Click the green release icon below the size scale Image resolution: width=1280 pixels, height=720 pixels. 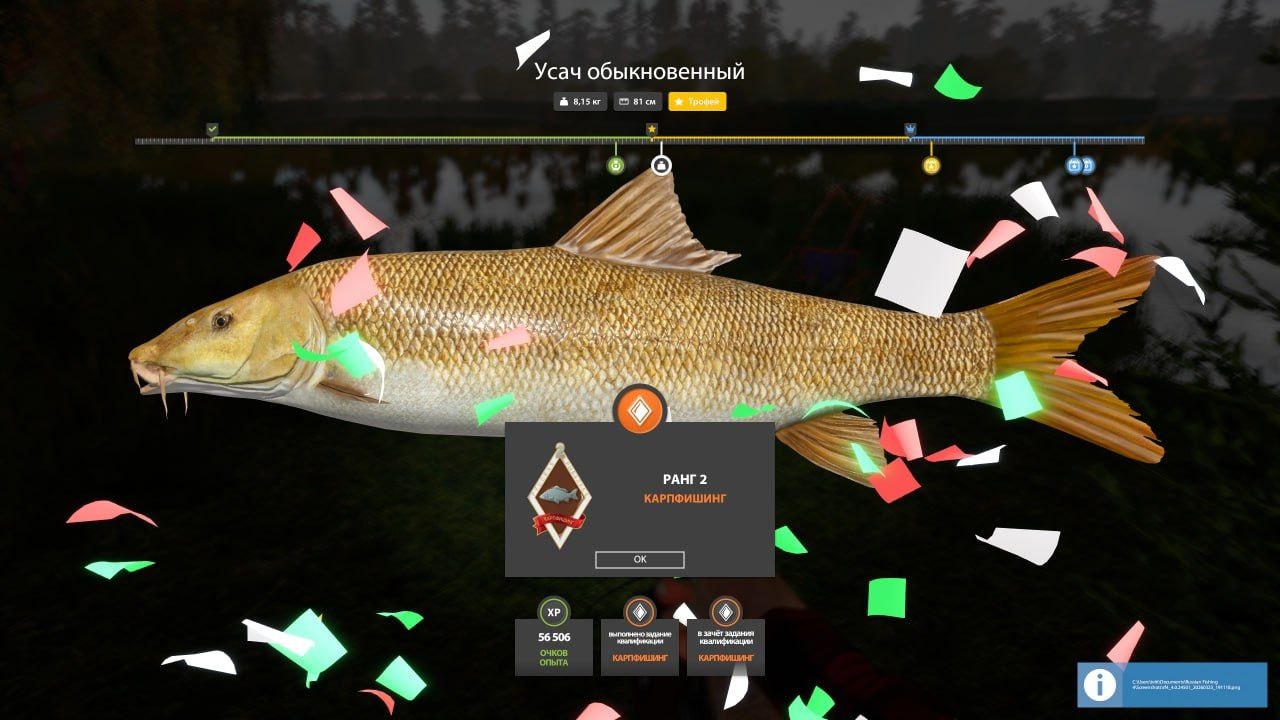point(617,166)
